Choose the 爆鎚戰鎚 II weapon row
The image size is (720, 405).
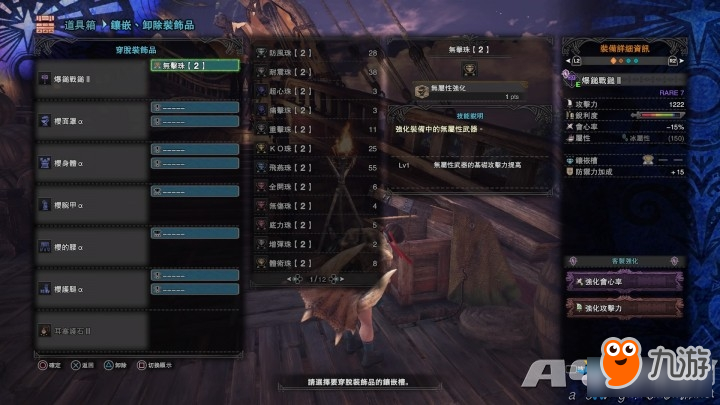point(90,78)
